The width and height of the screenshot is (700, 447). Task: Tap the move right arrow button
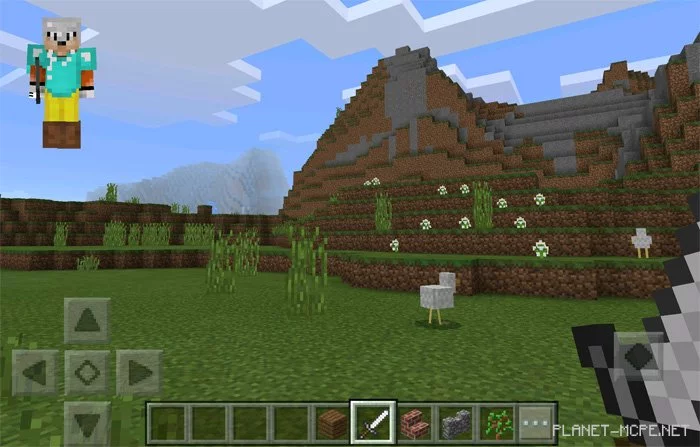[x=138, y=372]
